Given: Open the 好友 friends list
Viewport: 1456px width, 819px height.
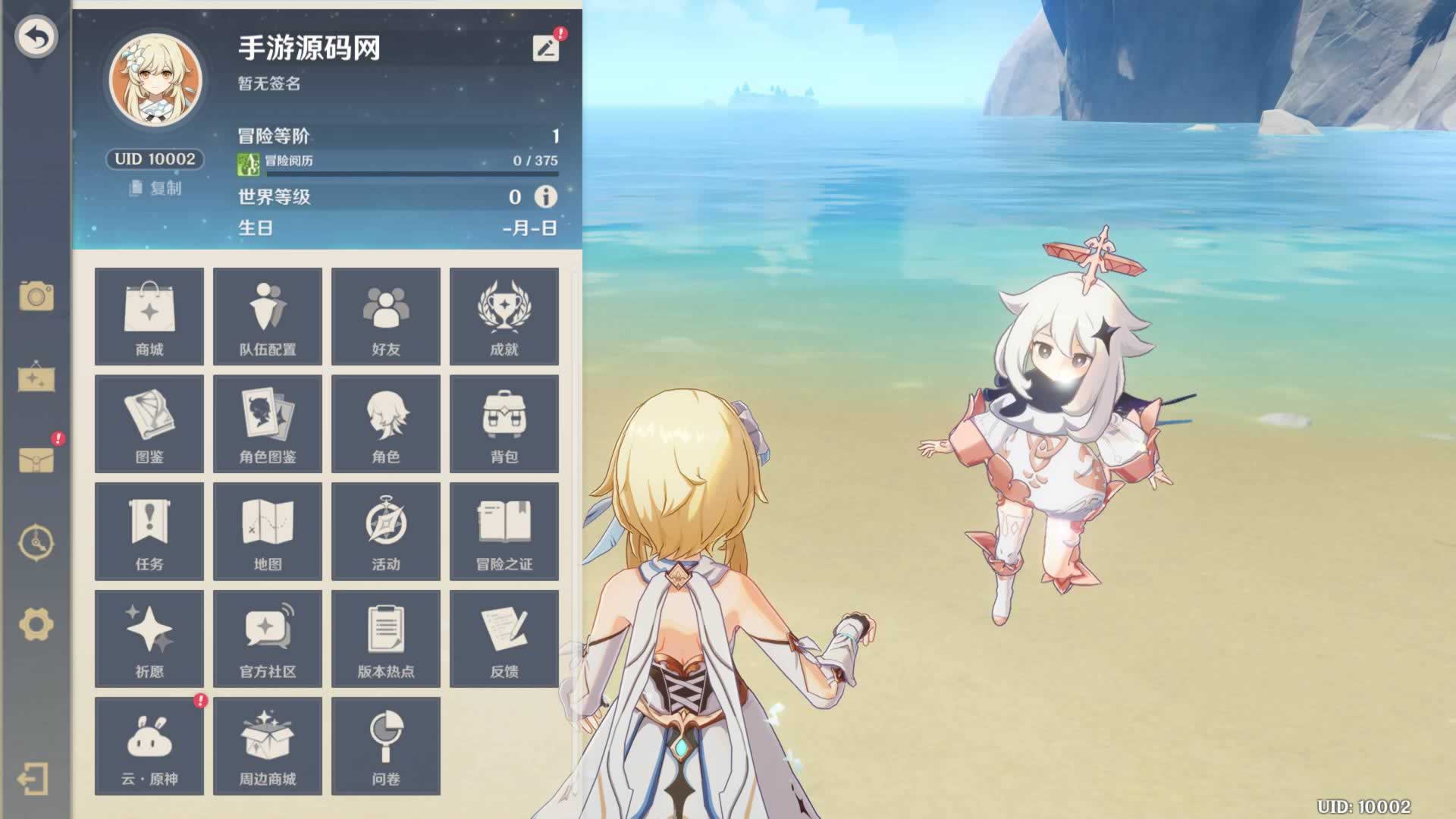Looking at the screenshot, I should [386, 316].
